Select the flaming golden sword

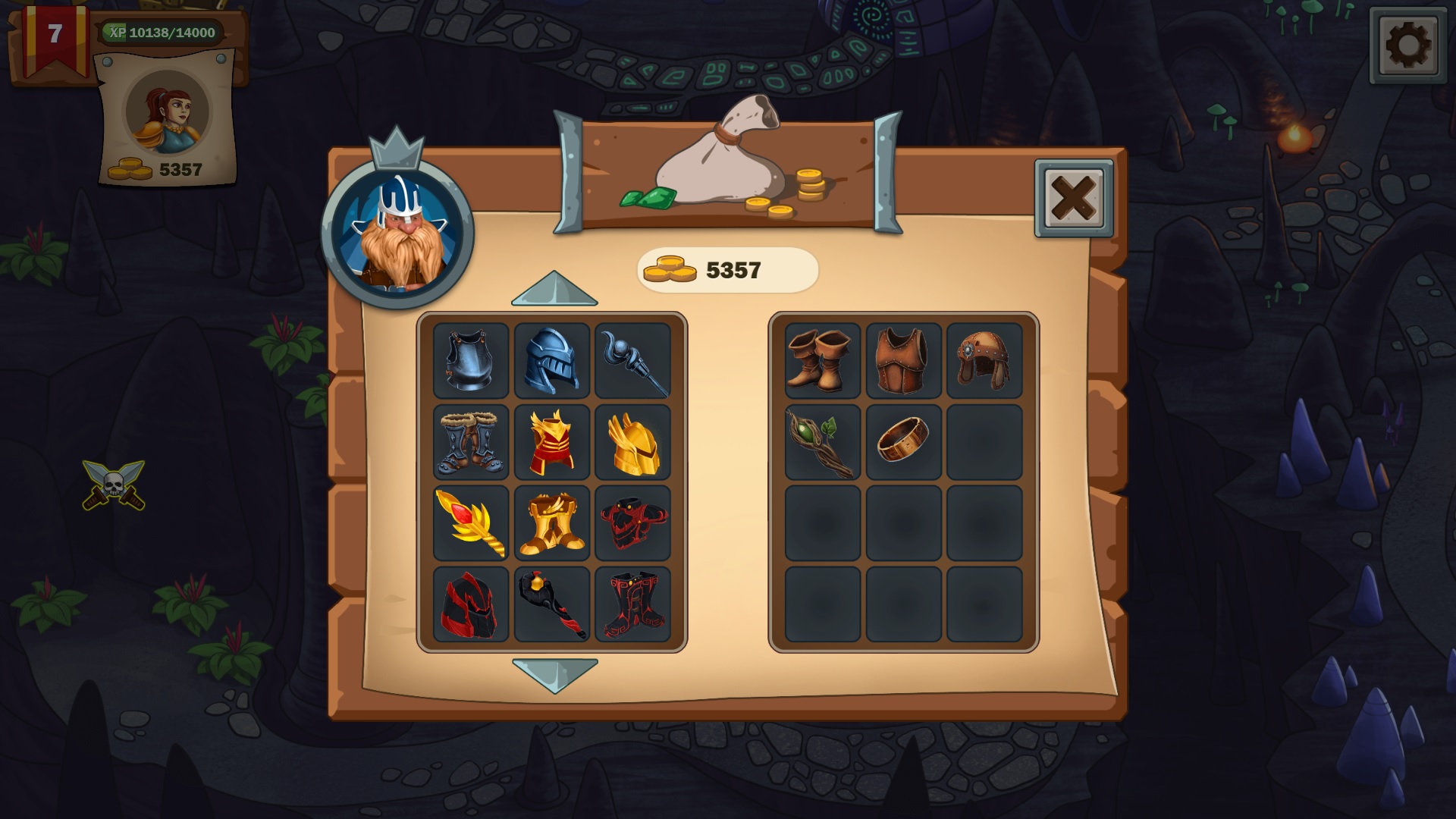[470, 523]
